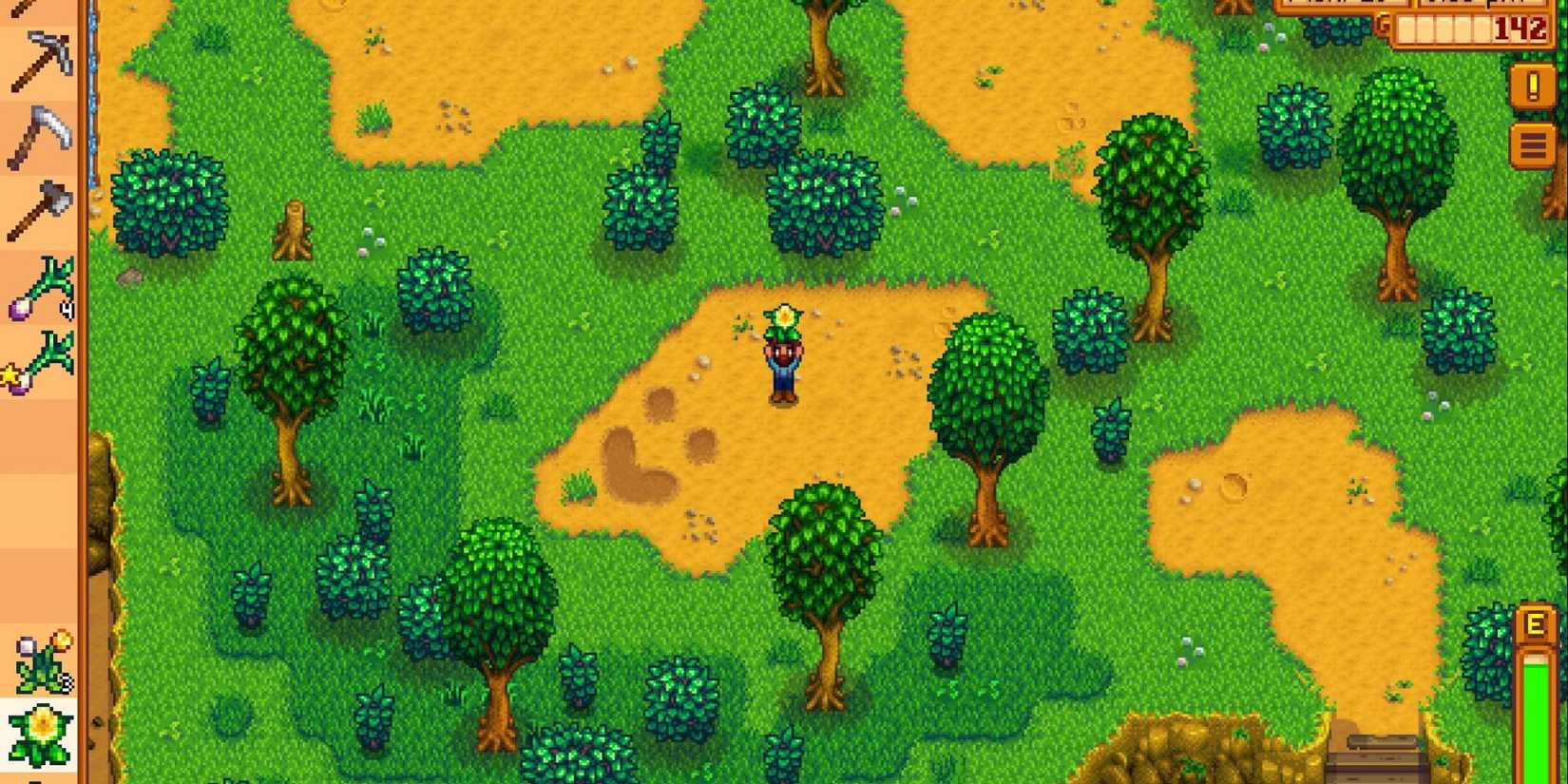Select the axe tool slot
This screenshot has height=784, width=1568.
click(40, 204)
